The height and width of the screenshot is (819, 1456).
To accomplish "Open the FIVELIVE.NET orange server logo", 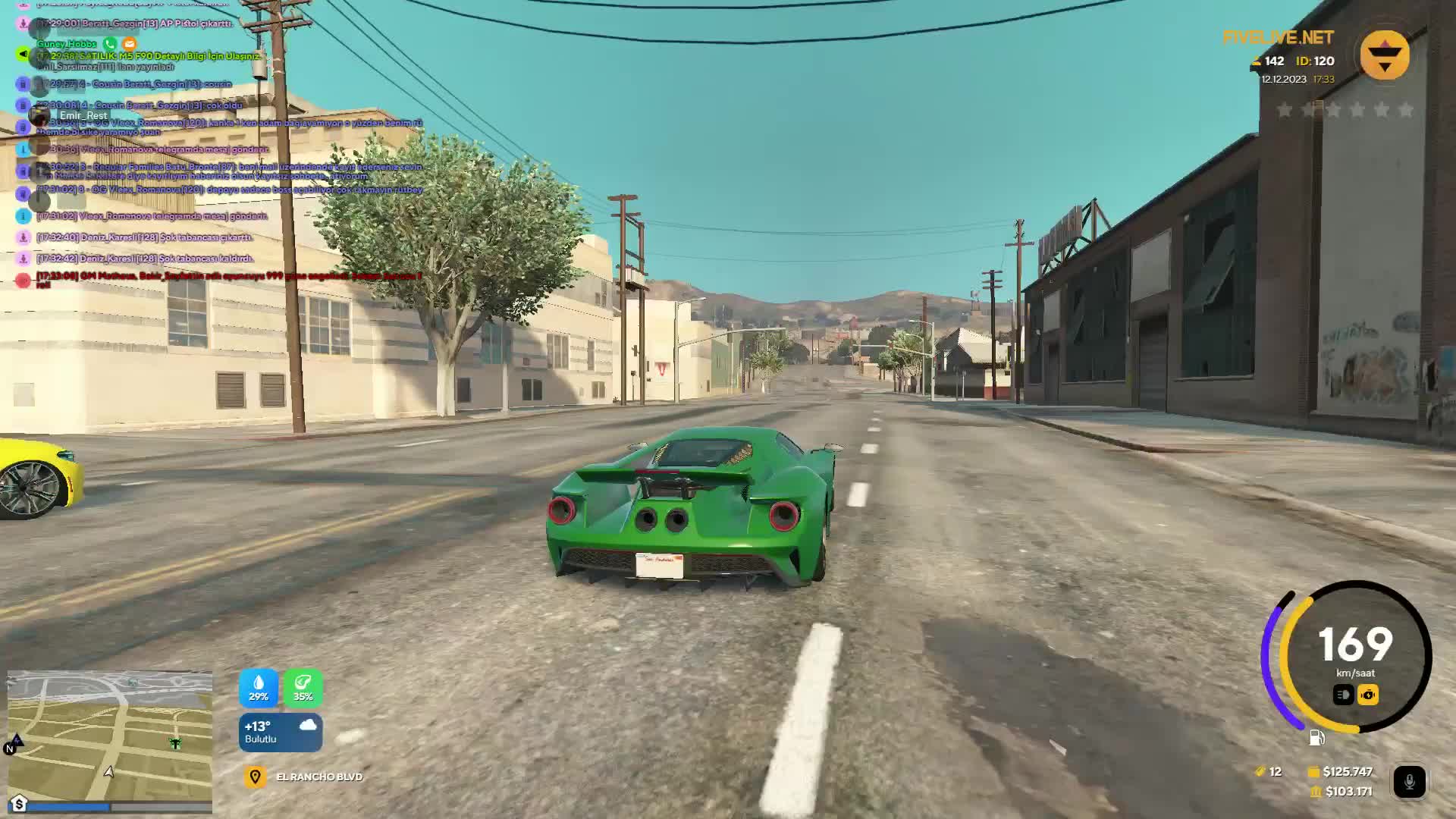I will tap(1384, 55).
